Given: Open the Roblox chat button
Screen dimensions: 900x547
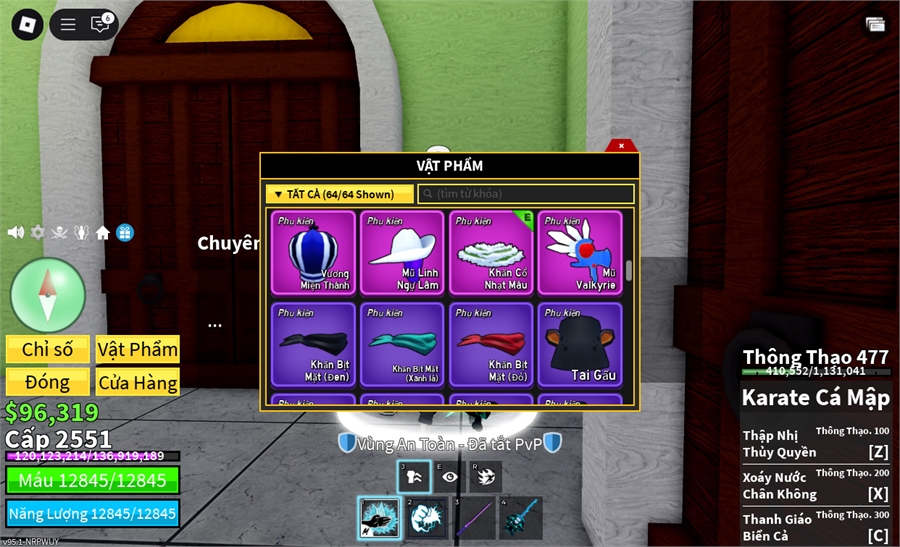Looking at the screenshot, I should 99,24.
